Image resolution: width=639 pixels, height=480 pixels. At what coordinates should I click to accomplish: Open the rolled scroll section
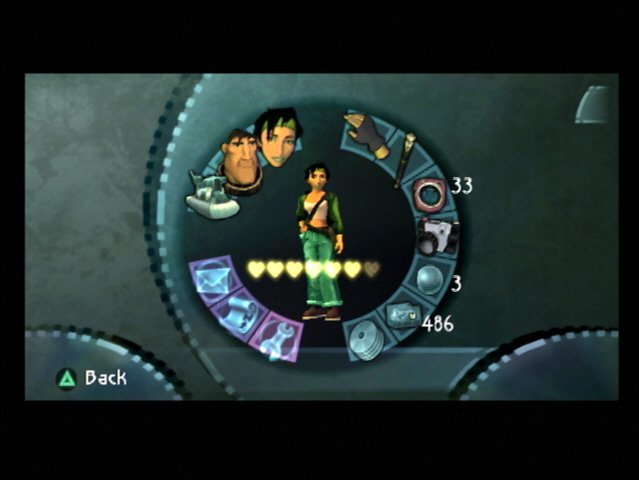click(x=238, y=314)
